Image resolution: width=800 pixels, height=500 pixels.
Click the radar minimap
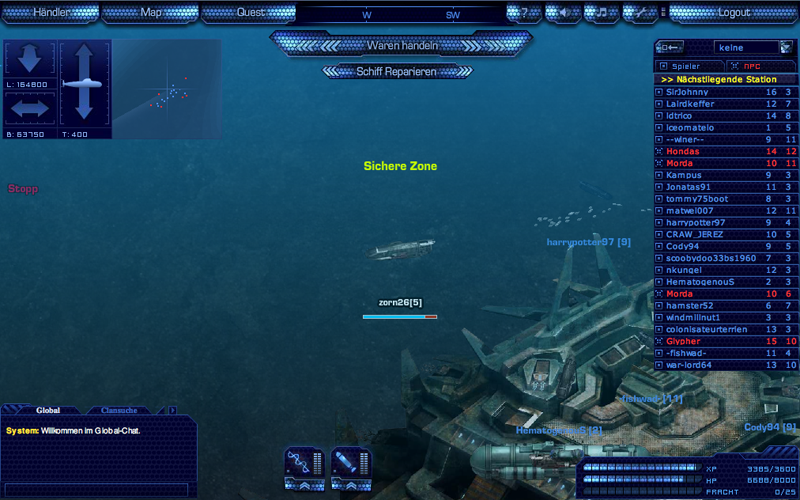pos(166,89)
